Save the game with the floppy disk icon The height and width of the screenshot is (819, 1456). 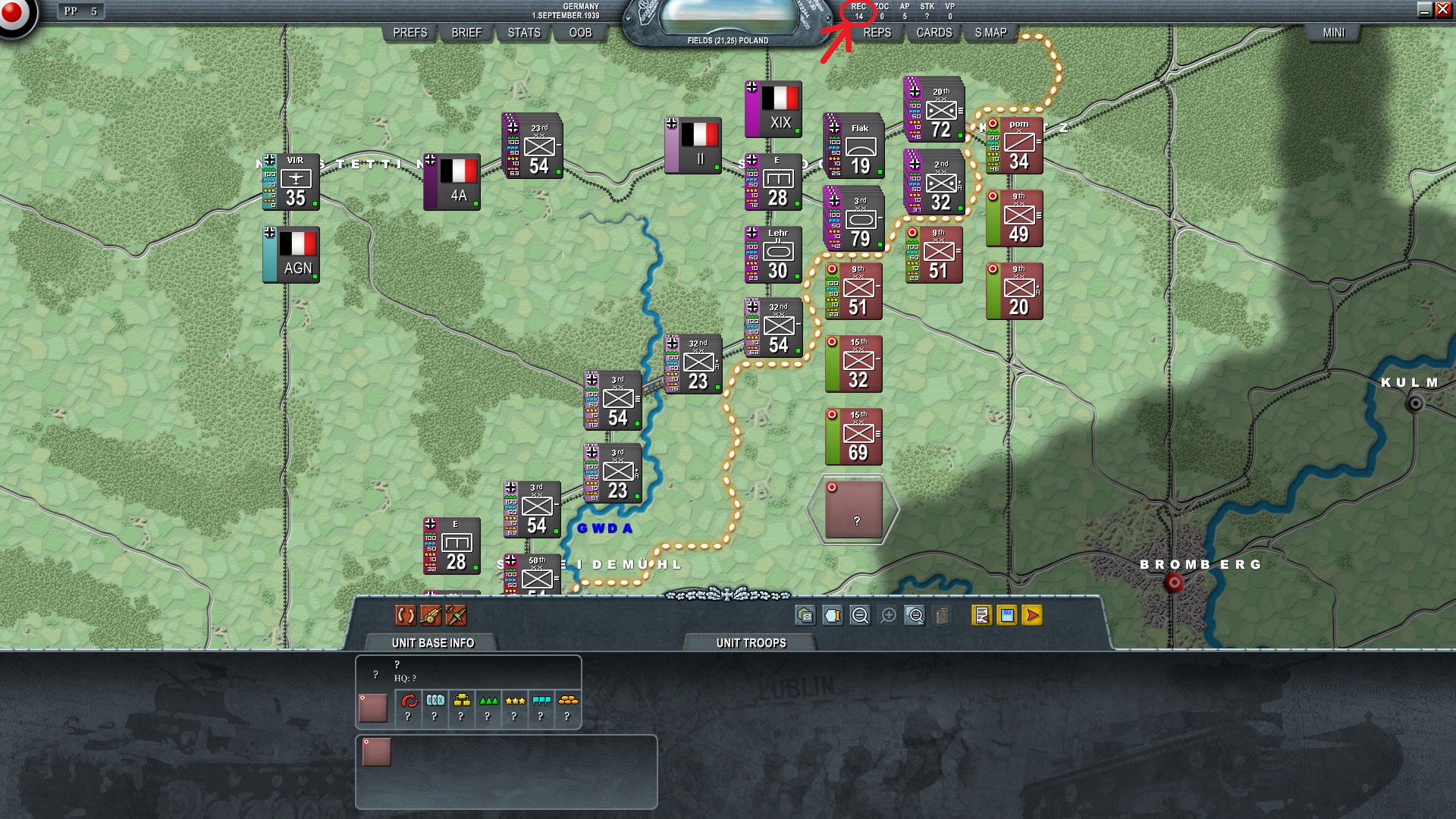tap(1006, 616)
